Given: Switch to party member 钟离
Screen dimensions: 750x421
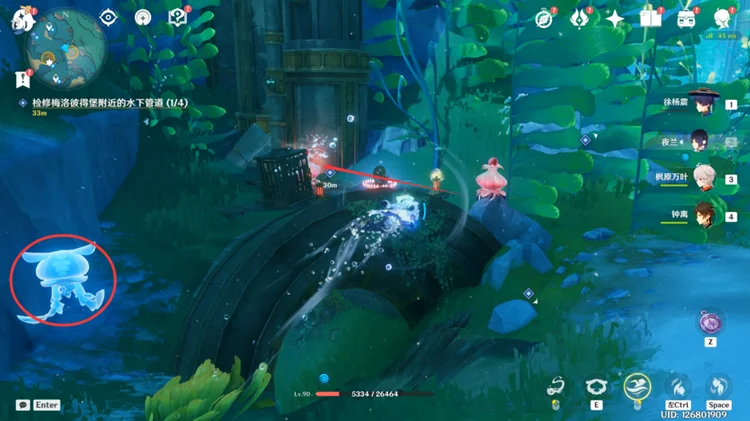Looking at the screenshot, I should [707, 216].
